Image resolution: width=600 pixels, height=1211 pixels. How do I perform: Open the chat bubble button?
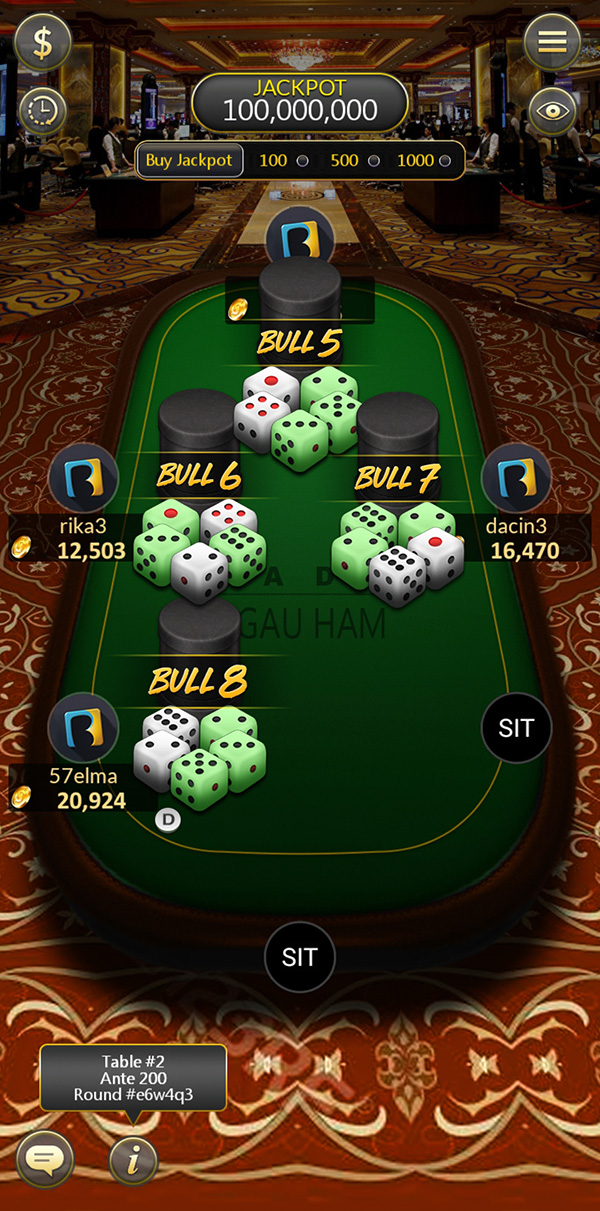click(x=44, y=1160)
